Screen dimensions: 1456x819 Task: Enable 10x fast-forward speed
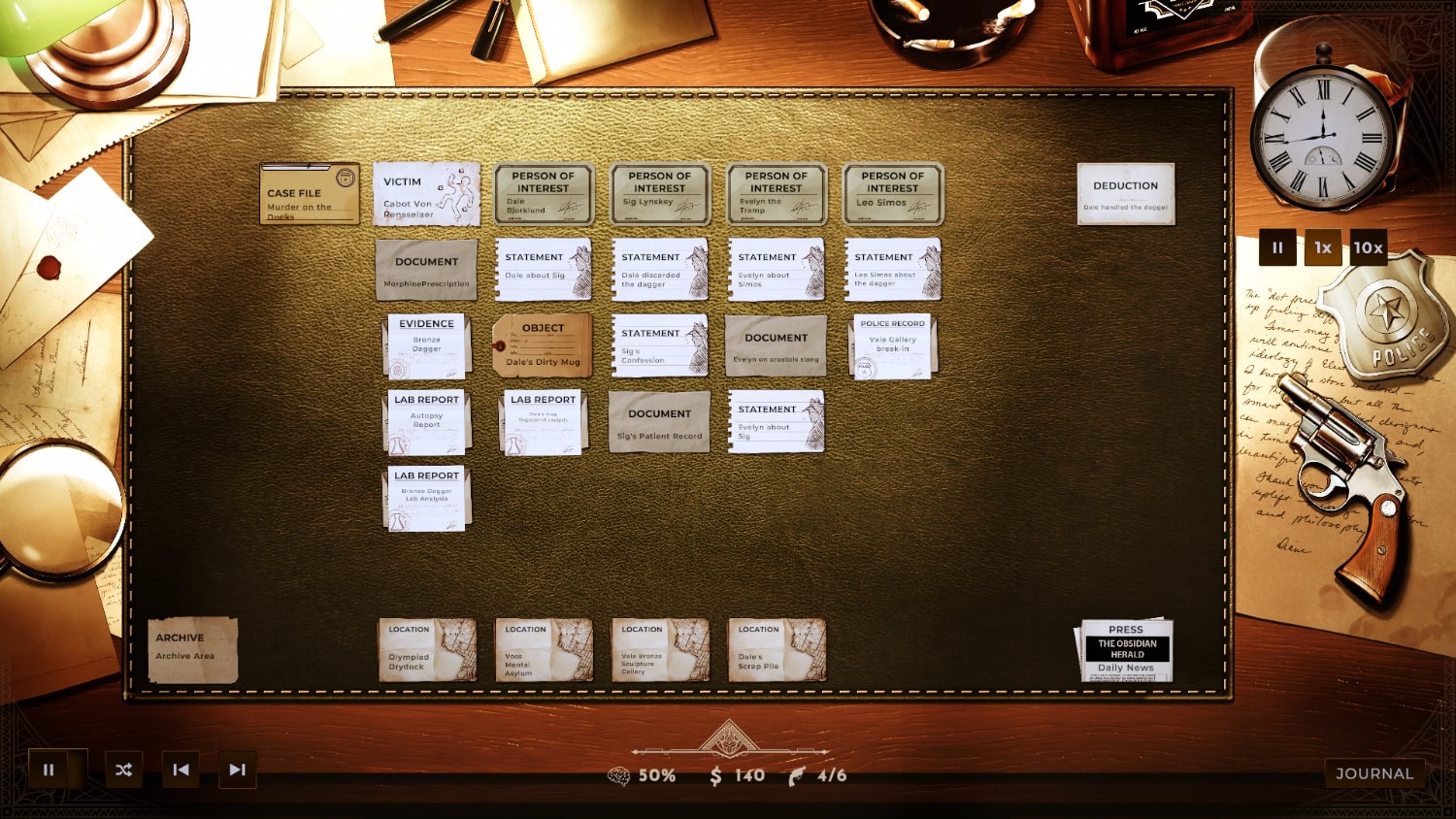coord(1369,247)
